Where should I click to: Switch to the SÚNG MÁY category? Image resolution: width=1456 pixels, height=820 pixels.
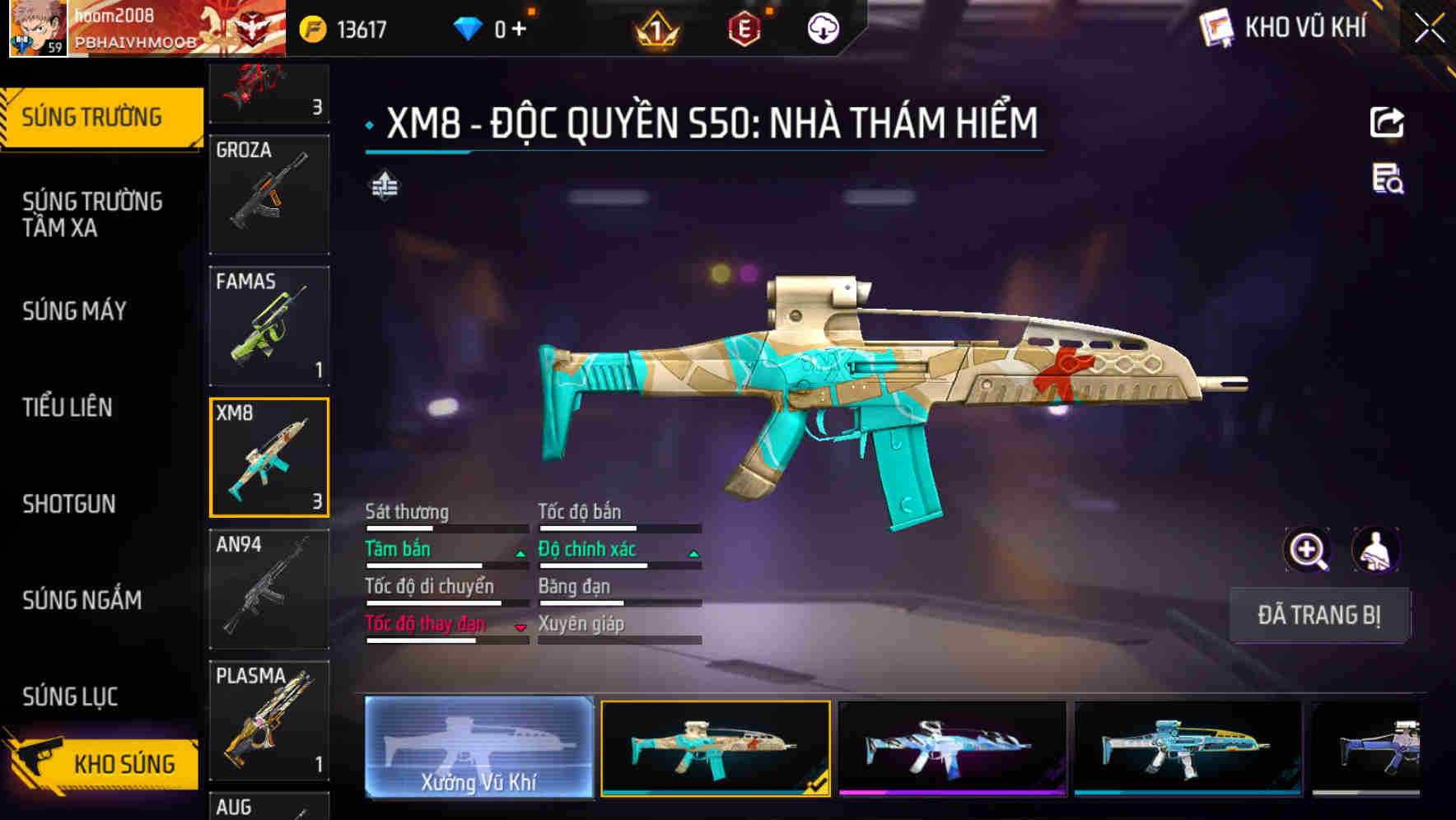(x=74, y=311)
